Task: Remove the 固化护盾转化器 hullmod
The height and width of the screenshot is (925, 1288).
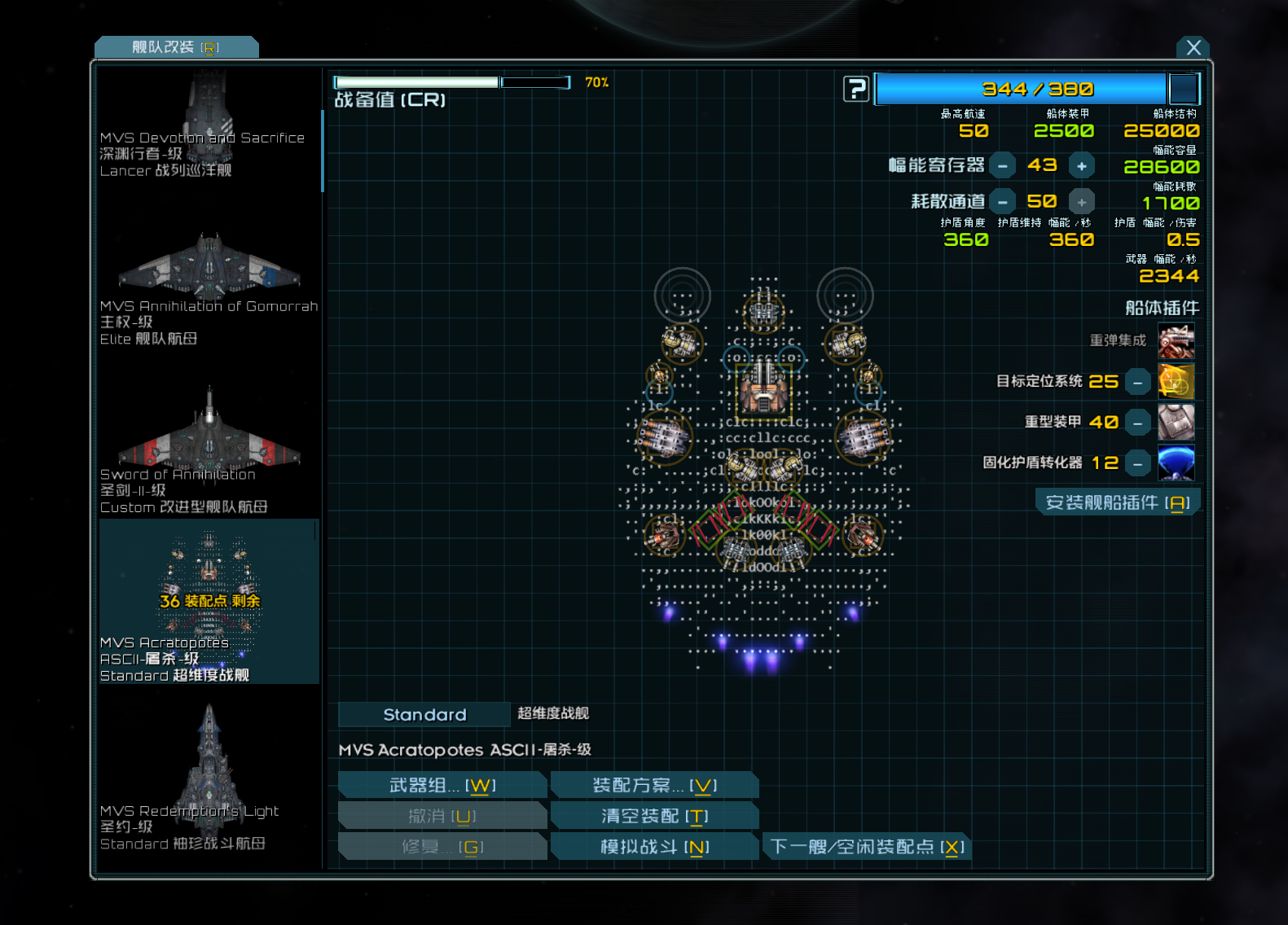Action: click(1137, 463)
